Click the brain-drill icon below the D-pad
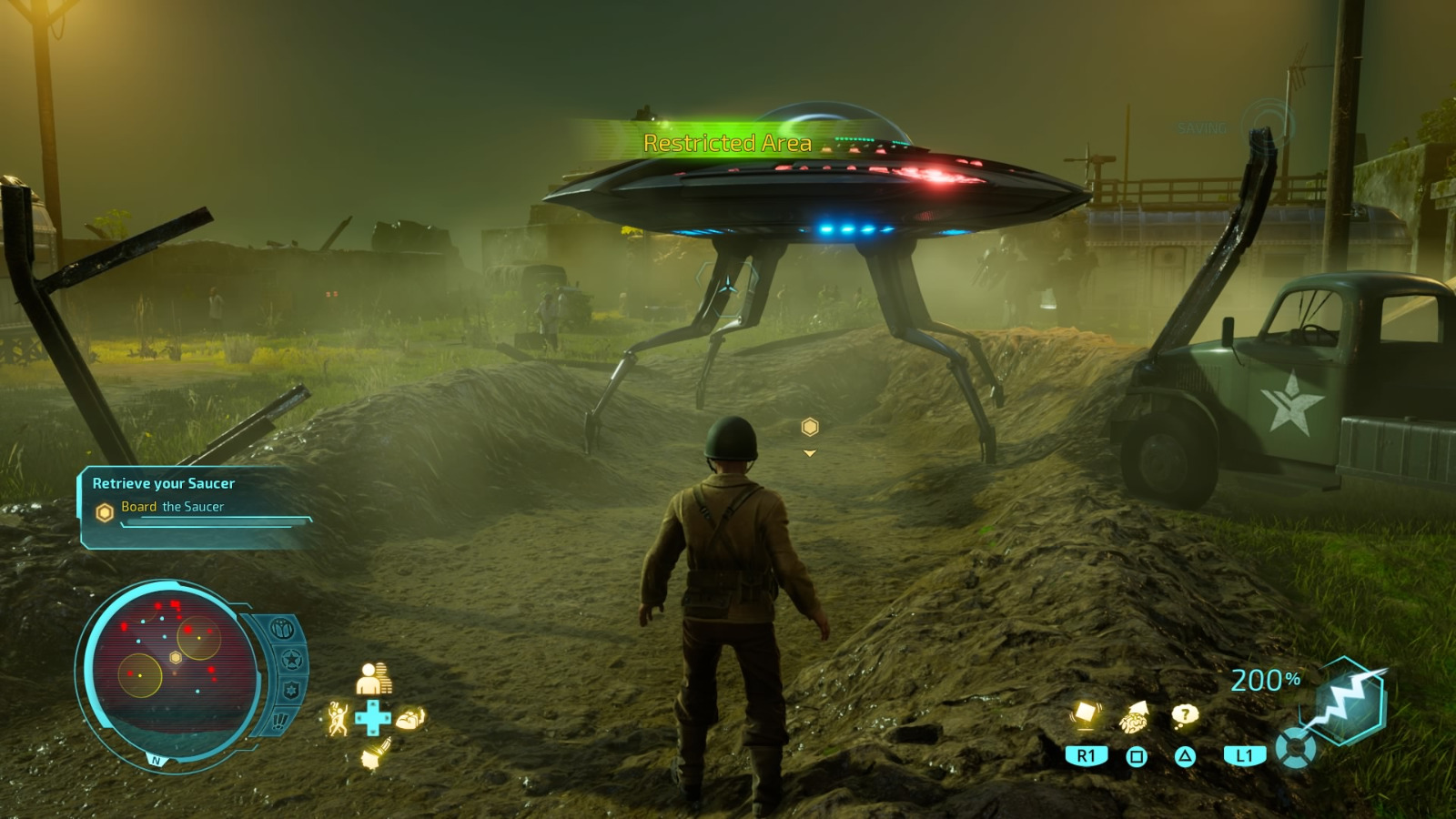This screenshot has height=819, width=1456. (376, 754)
